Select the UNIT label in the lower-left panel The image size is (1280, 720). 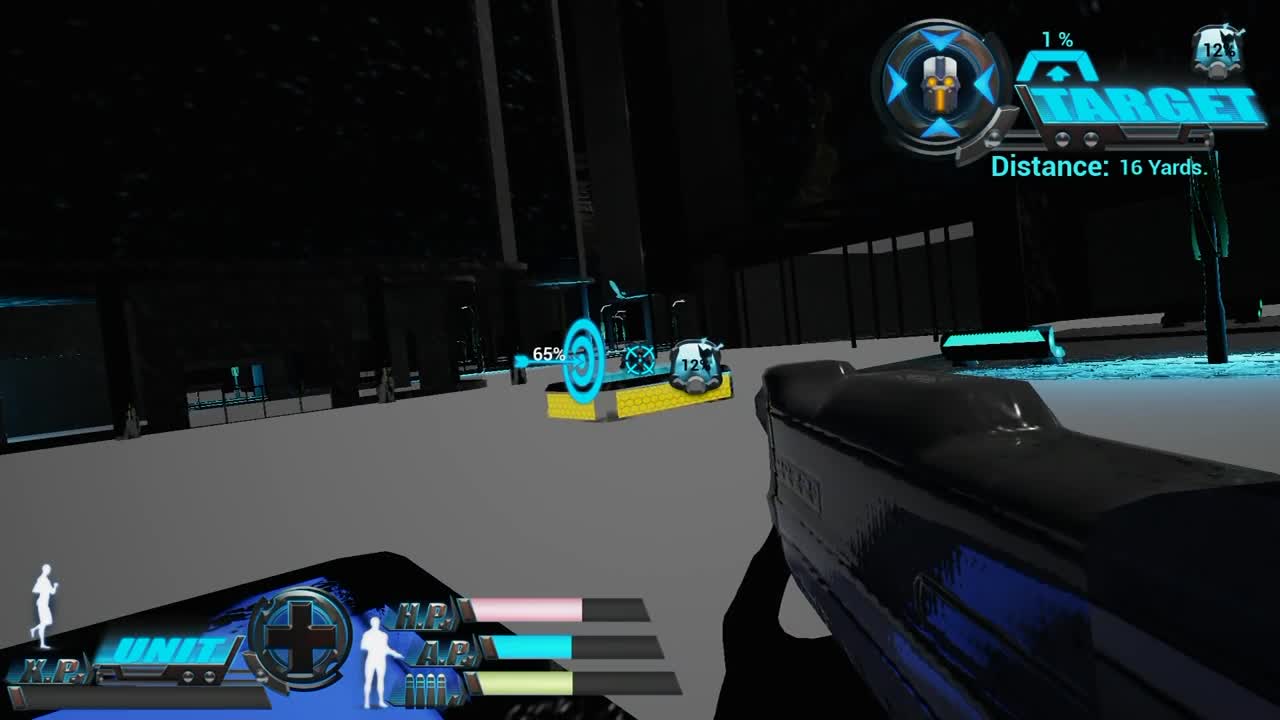tap(170, 648)
